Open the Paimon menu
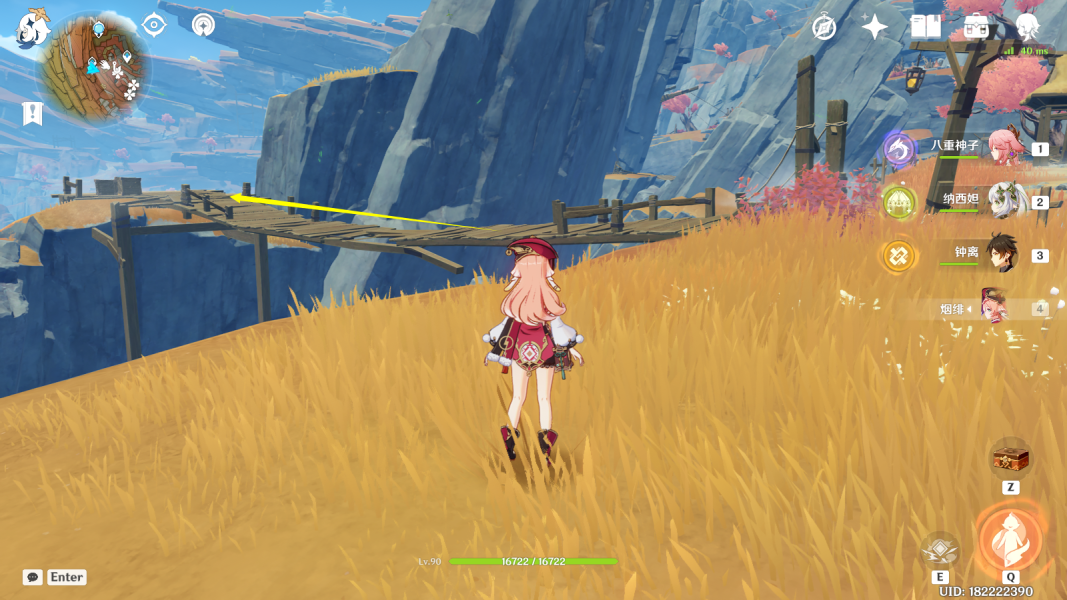Image resolution: width=1067 pixels, height=600 pixels. [x=33, y=28]
